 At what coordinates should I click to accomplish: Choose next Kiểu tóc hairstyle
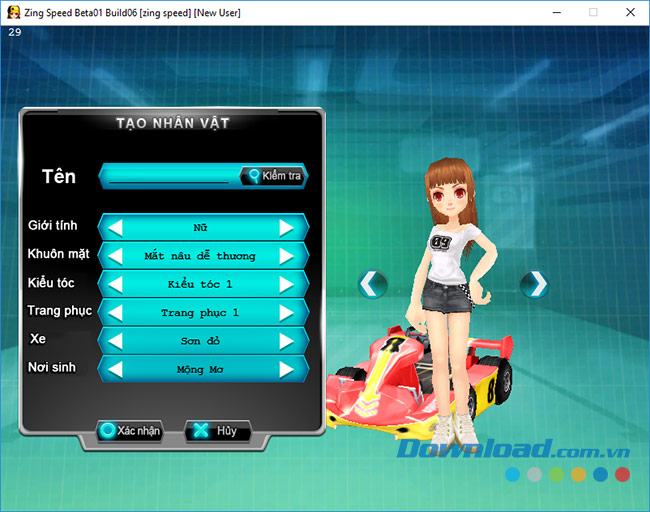tap(287, 284)
